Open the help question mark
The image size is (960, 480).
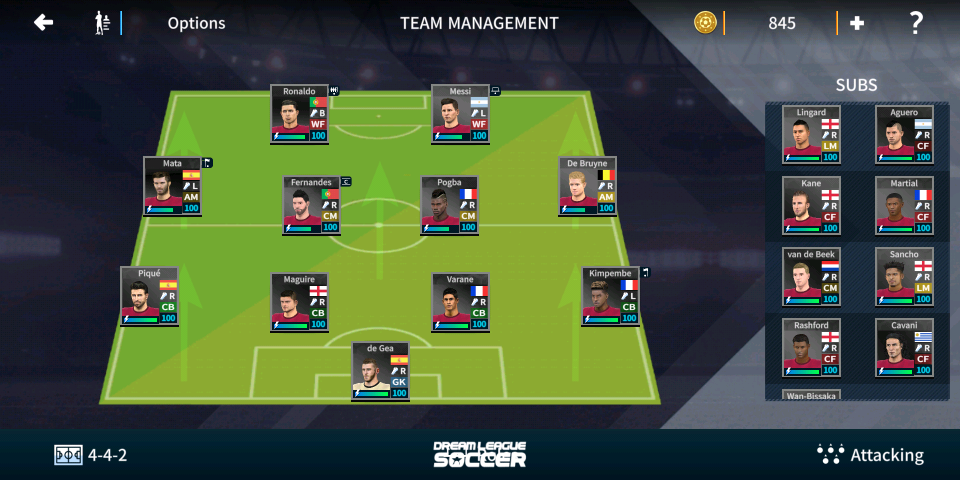pyautogui.click(x=915, y=22)
